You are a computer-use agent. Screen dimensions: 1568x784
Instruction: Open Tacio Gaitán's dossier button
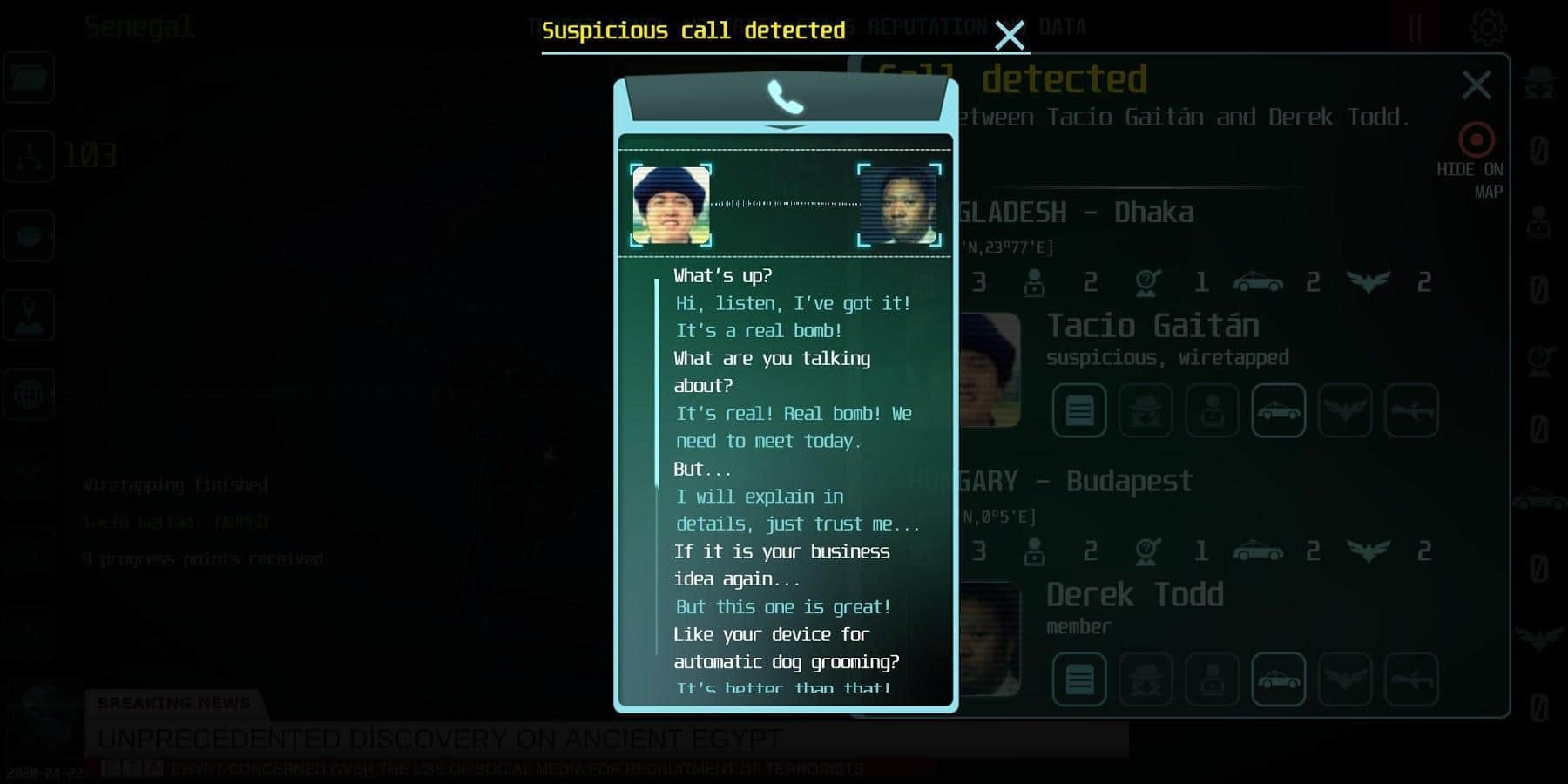(1079, 410)
